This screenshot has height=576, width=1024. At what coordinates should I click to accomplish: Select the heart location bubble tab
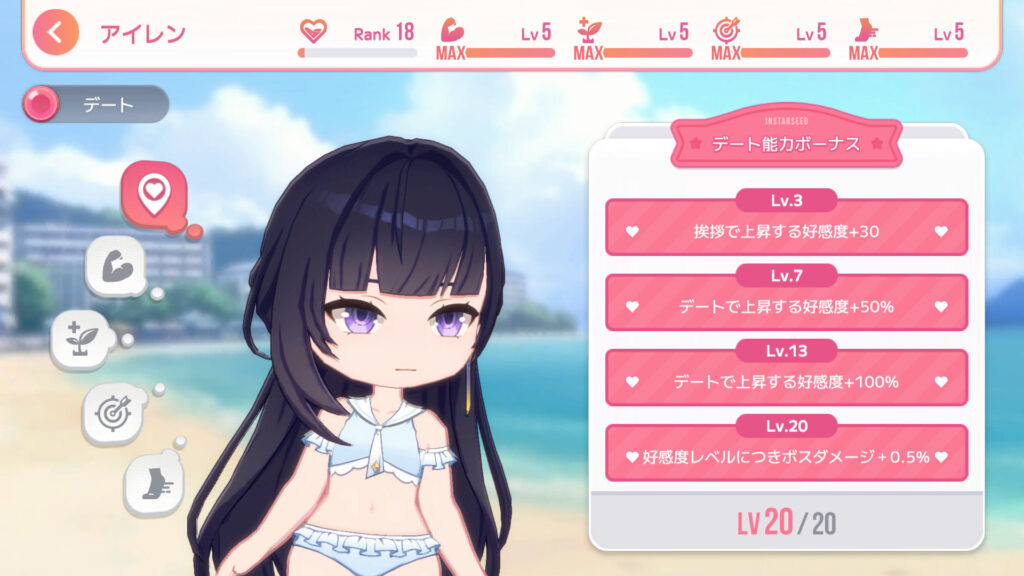152,192
